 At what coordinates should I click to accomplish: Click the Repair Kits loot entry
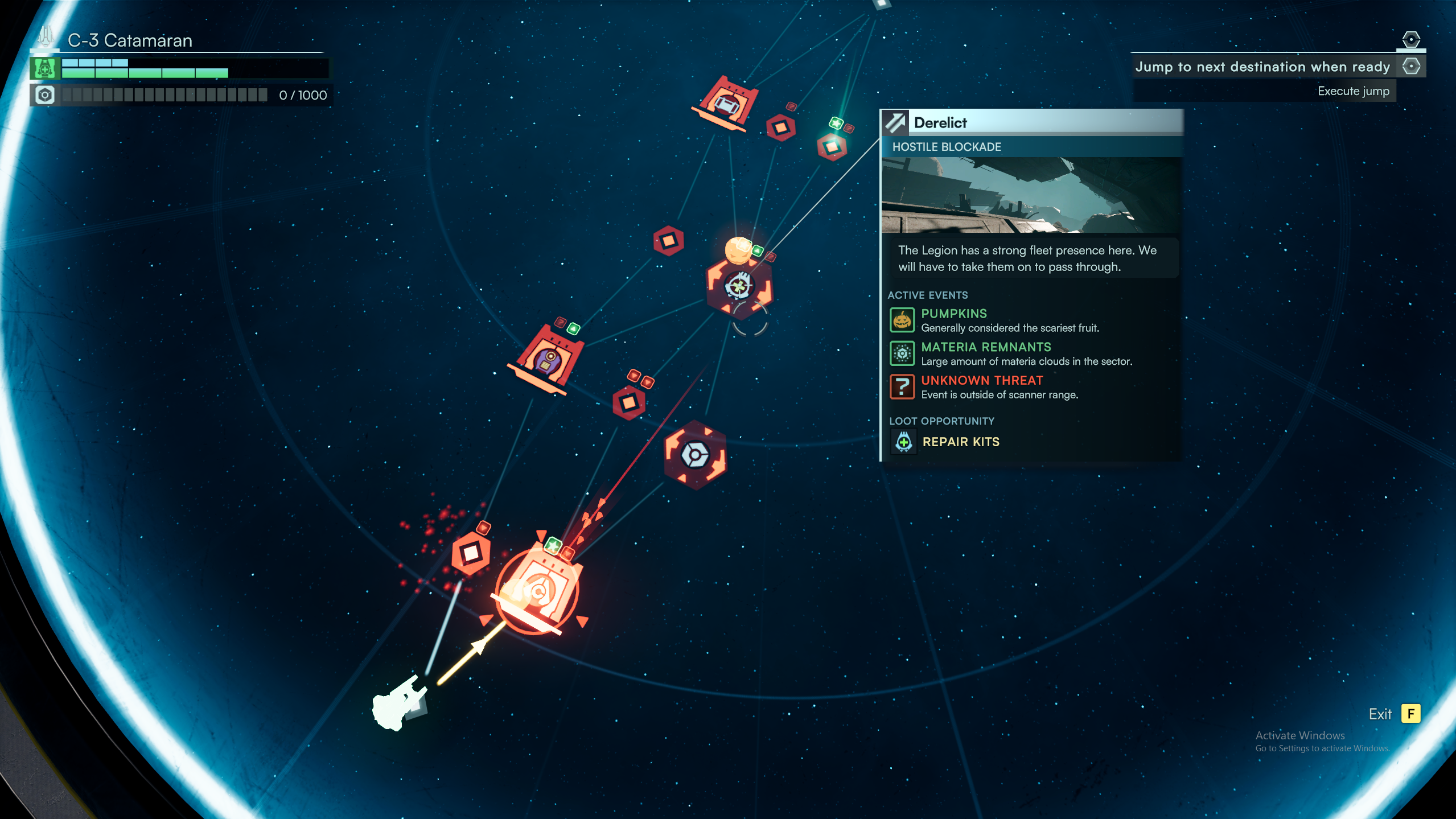click(x=960, y=442)
